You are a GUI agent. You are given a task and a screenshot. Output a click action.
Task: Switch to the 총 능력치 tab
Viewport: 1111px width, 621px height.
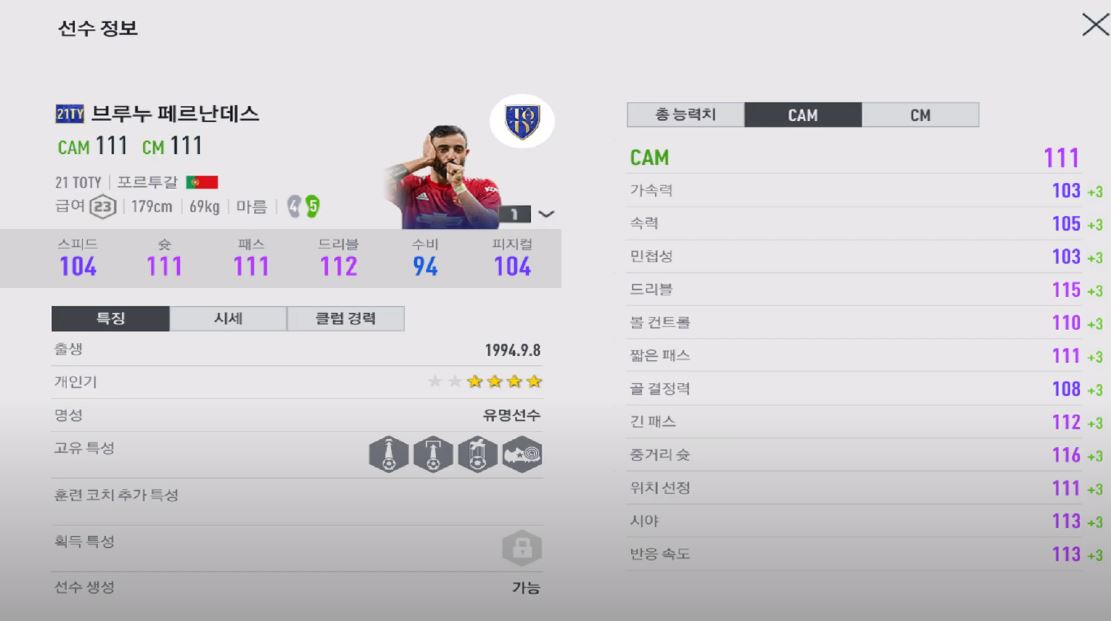tap(685, 115)
